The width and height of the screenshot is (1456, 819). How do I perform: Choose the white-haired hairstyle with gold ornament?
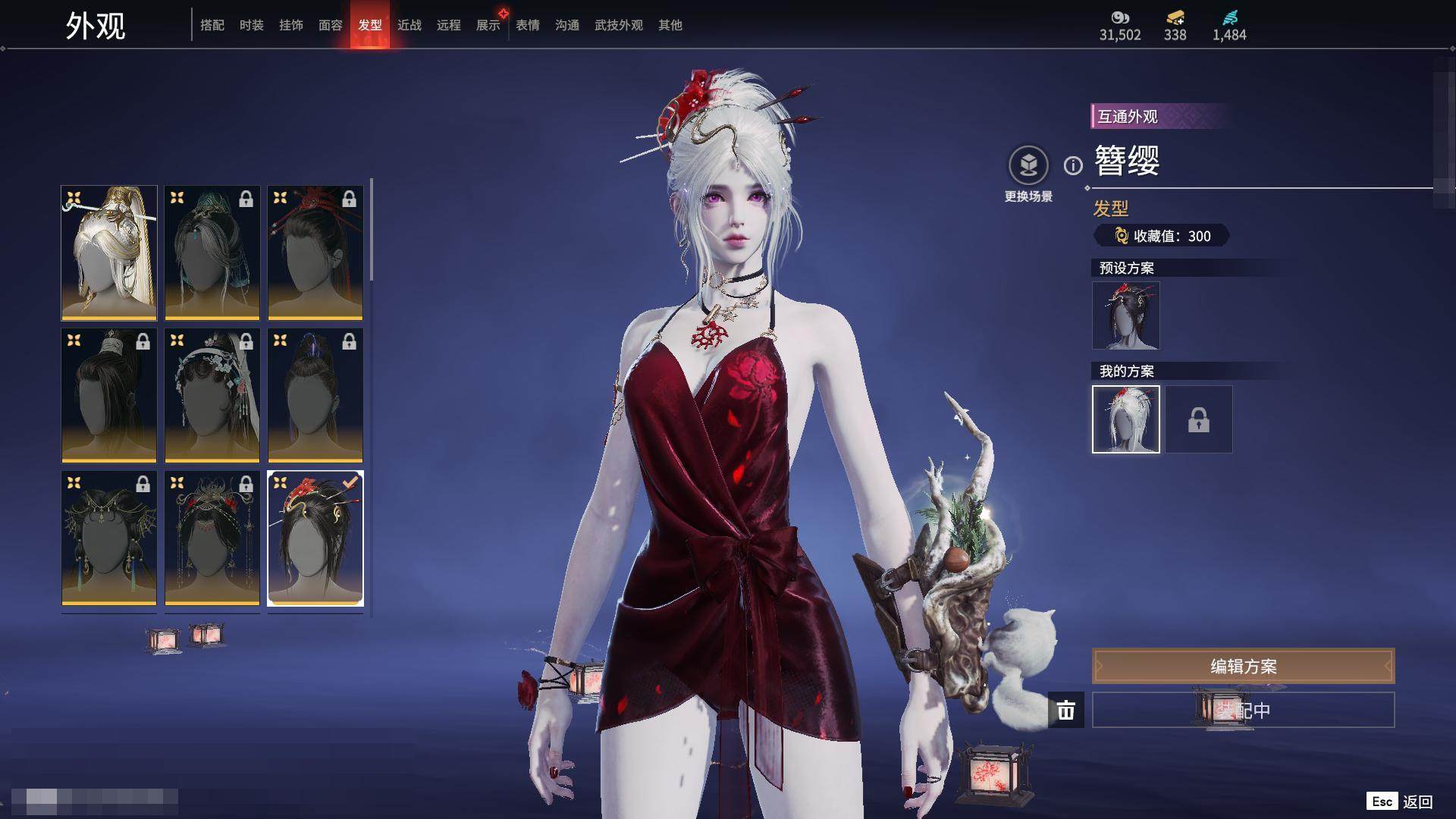click(109, 253)
